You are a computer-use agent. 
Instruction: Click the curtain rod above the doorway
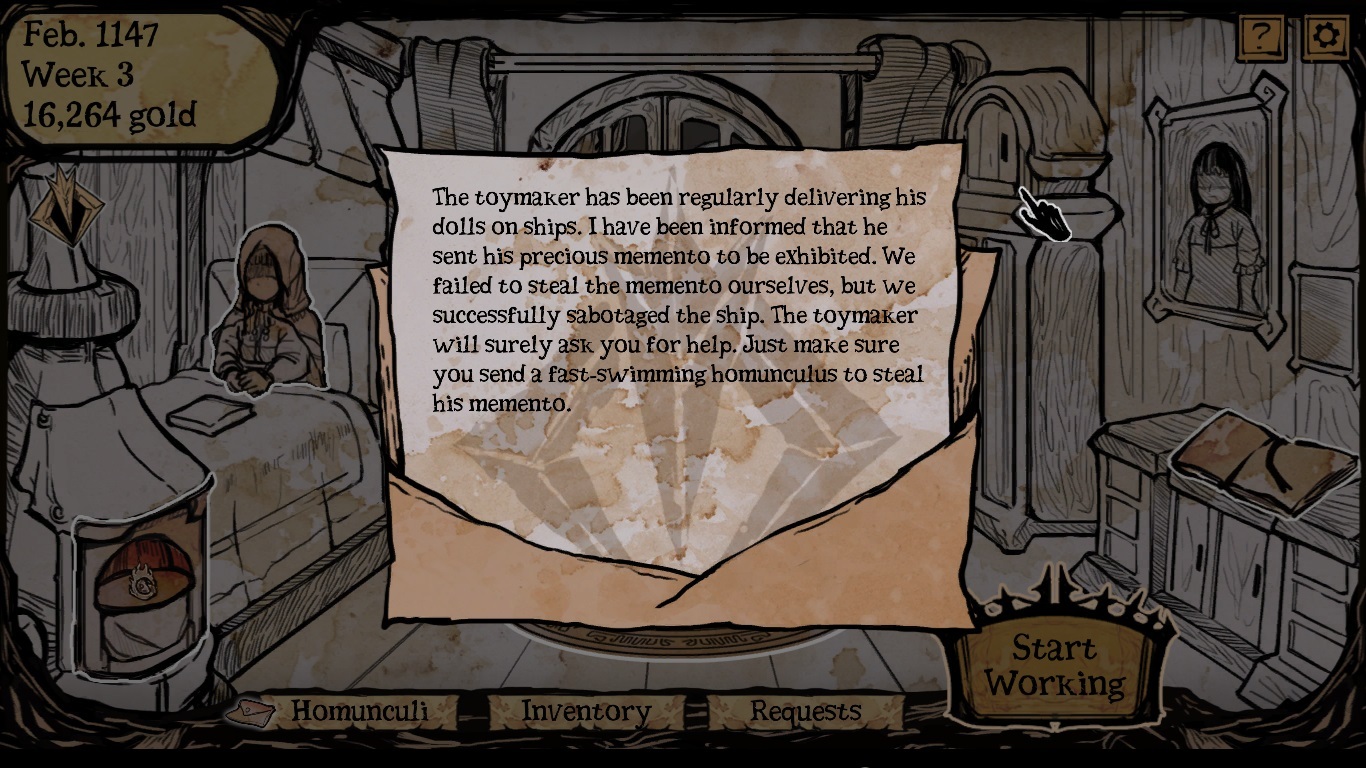[x=680, y=62]
